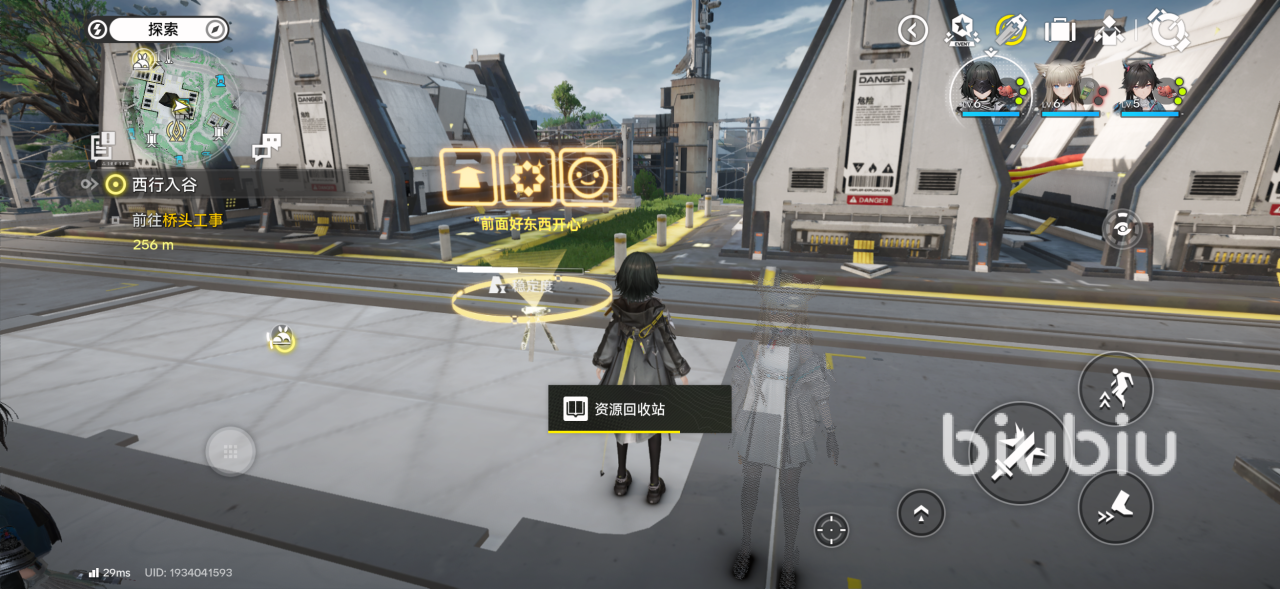Select the 西行入谷 quest tracker
The height and width of the screenshot is (589, 1280).
click(166, 184)
